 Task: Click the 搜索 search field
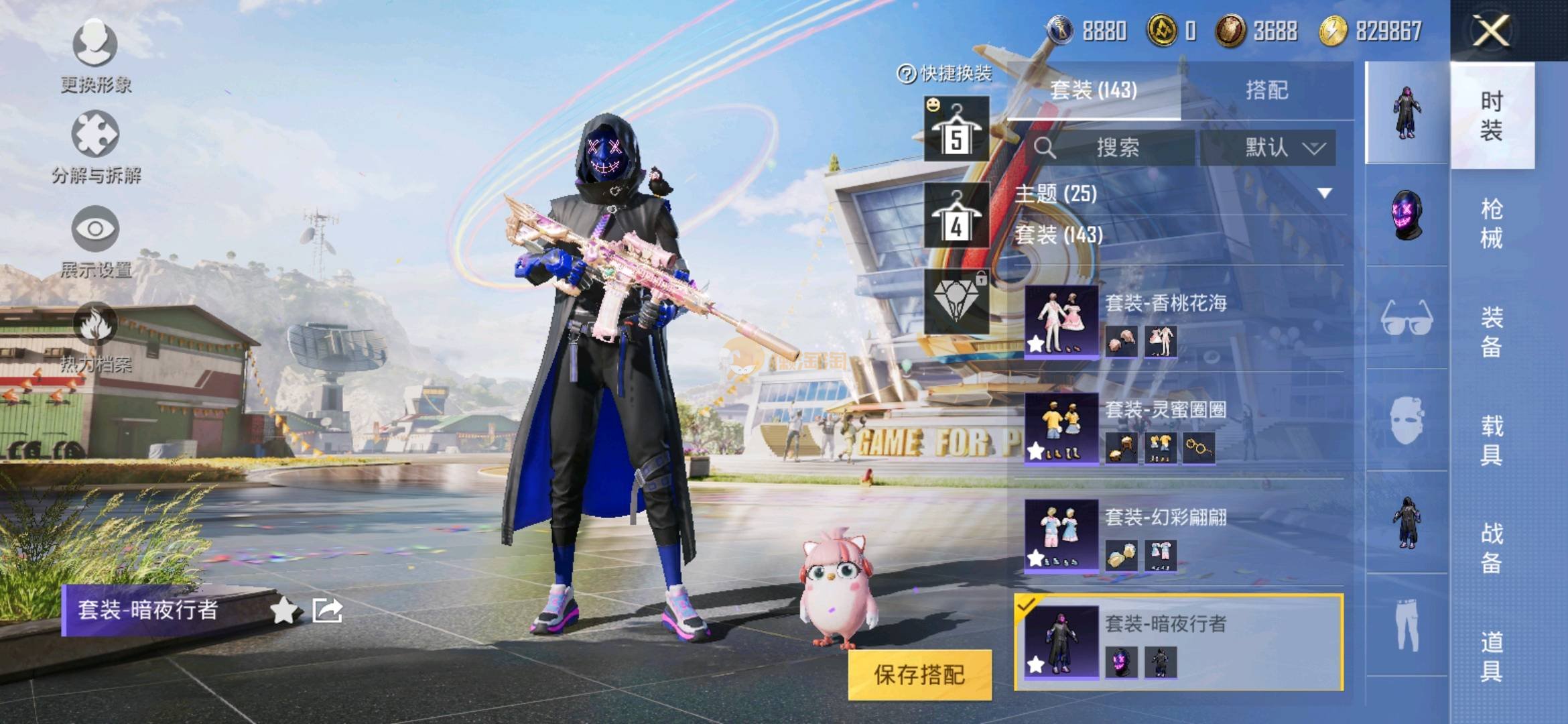coord(1116,147)
